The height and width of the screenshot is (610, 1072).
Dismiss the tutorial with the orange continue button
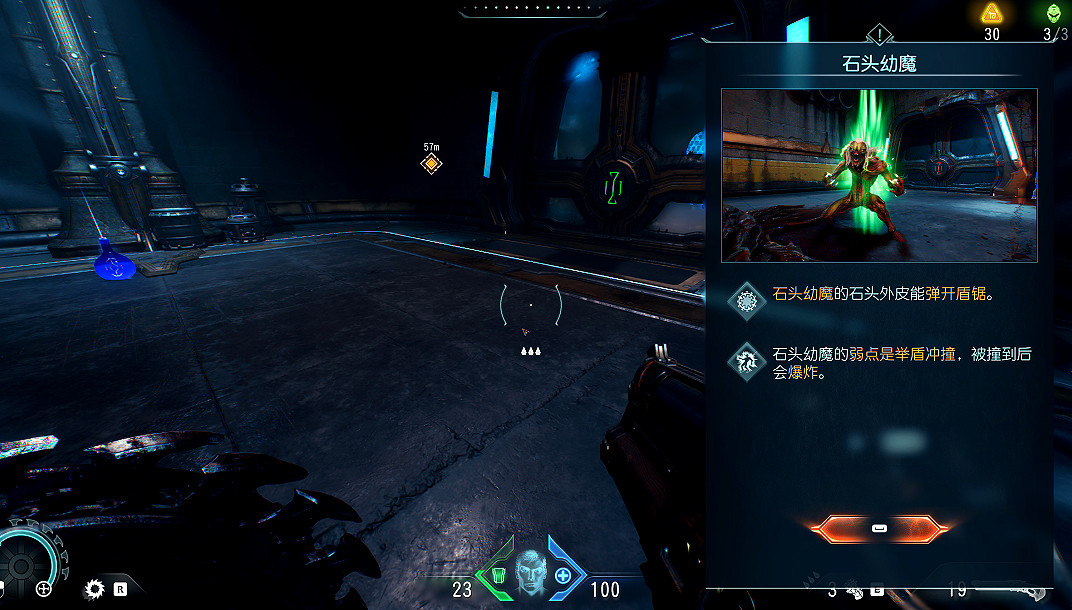click(879, 528)
